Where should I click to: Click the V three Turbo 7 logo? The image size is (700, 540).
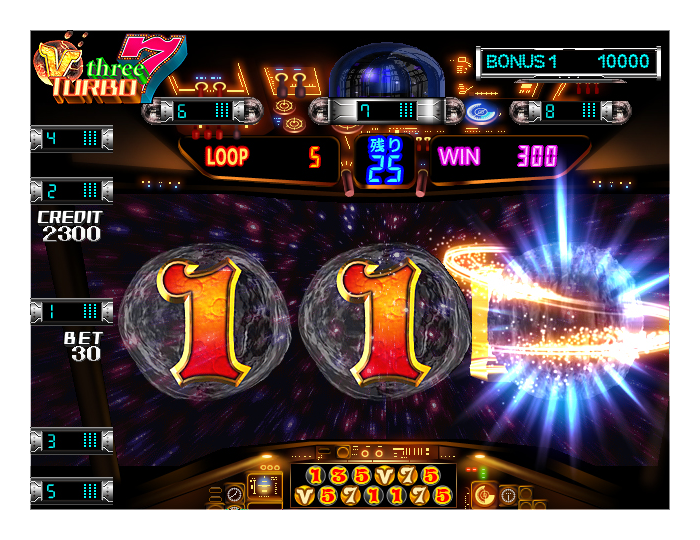click(108, 69)
